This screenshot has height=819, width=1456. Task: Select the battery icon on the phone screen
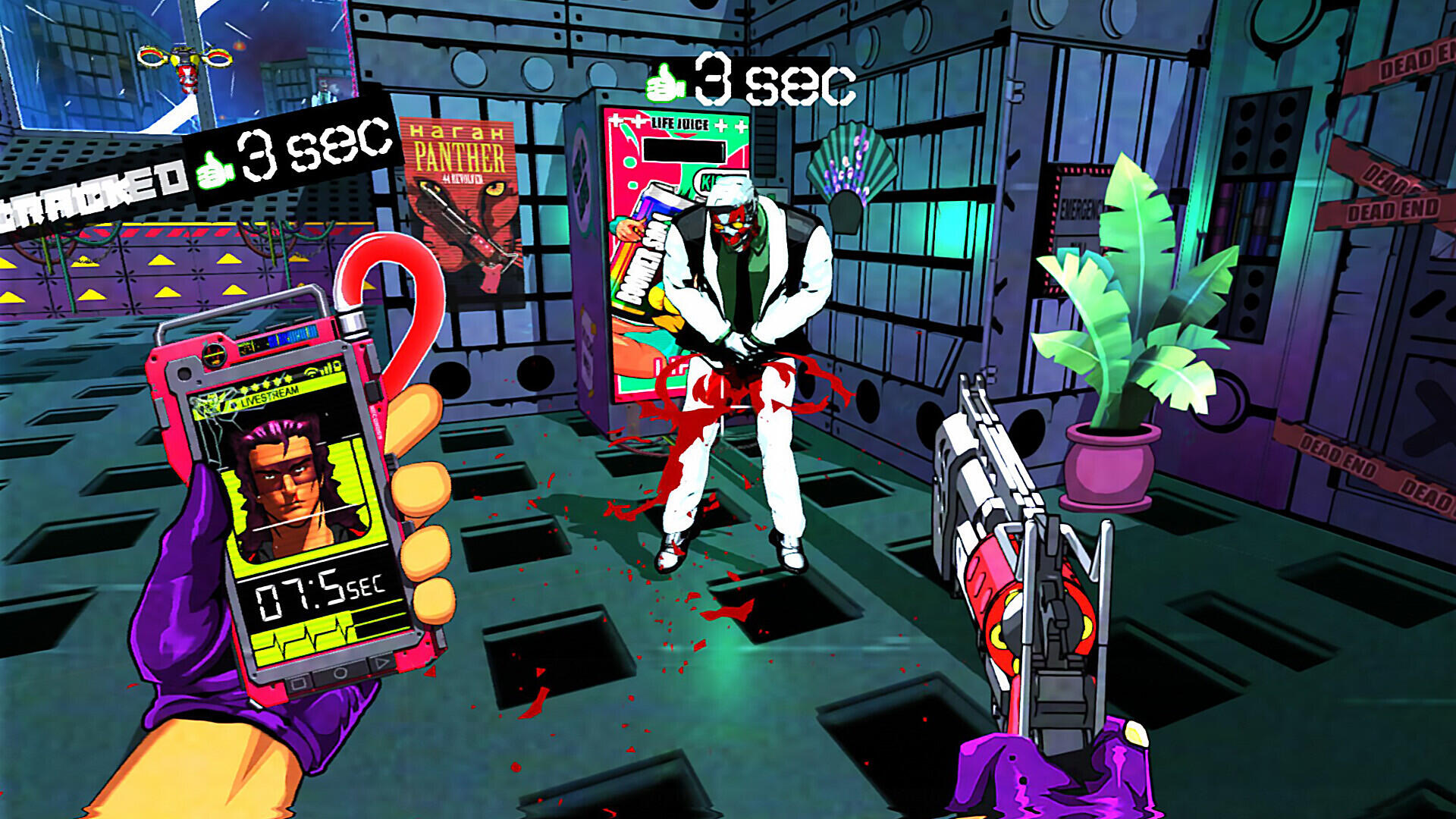[x=338, y=366]
